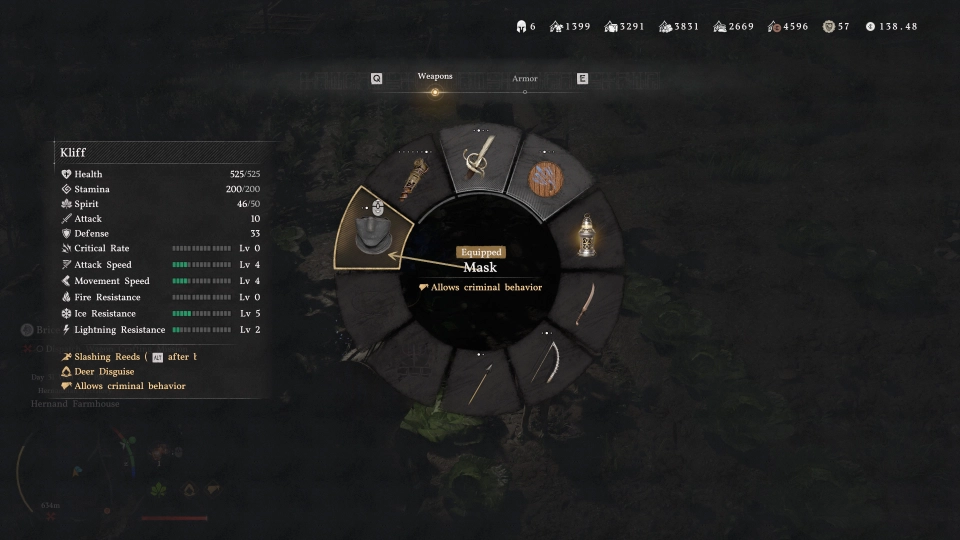Switch to the Armor tab

525,79
